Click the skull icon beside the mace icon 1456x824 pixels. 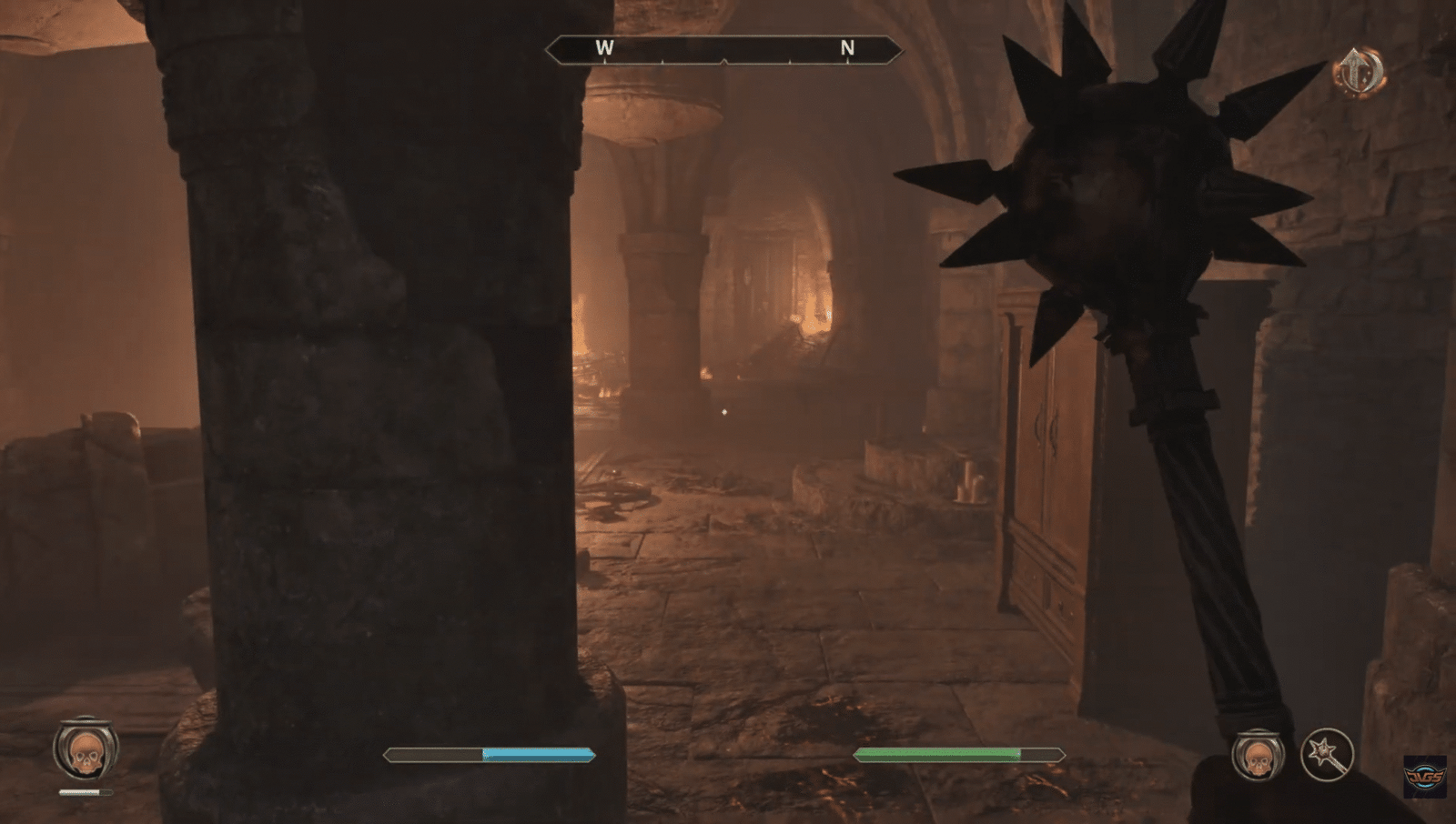(1258, 756)
